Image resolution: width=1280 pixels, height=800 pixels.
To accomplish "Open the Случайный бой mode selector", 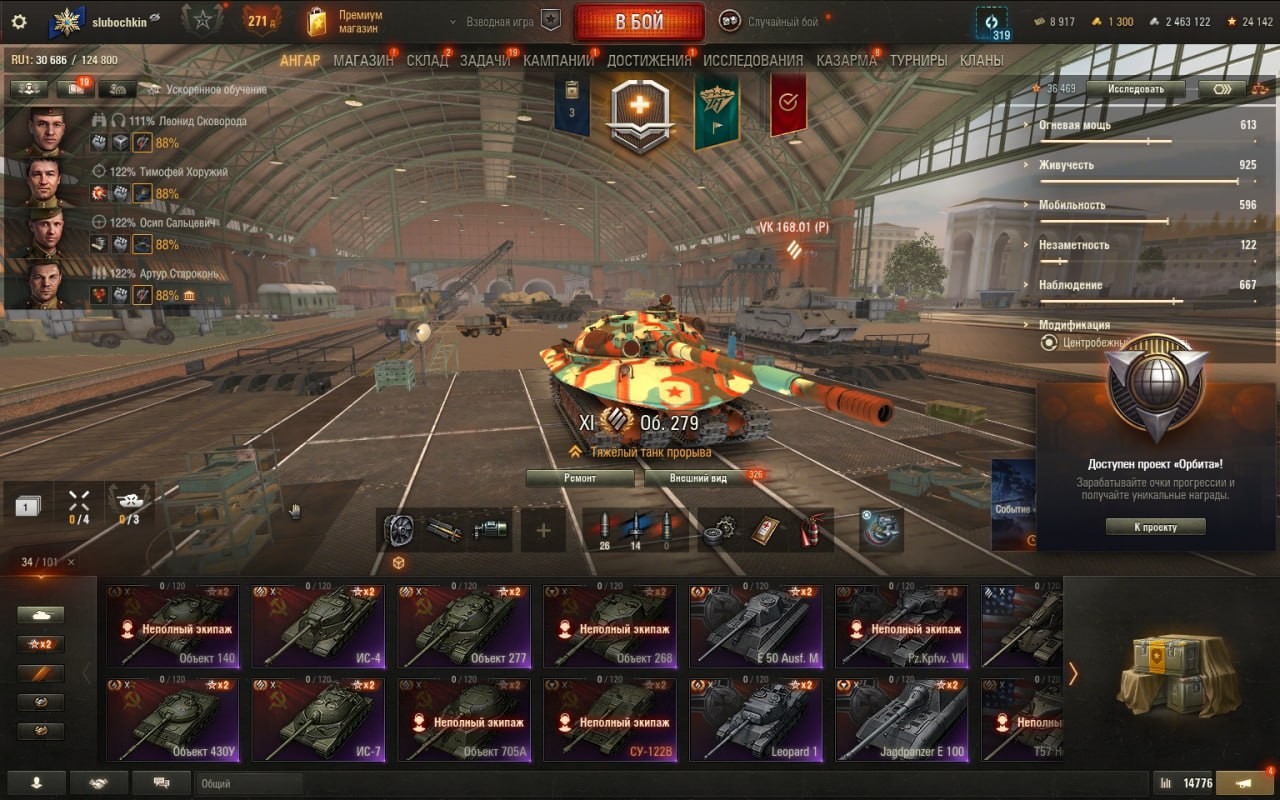I will [774, 21].
